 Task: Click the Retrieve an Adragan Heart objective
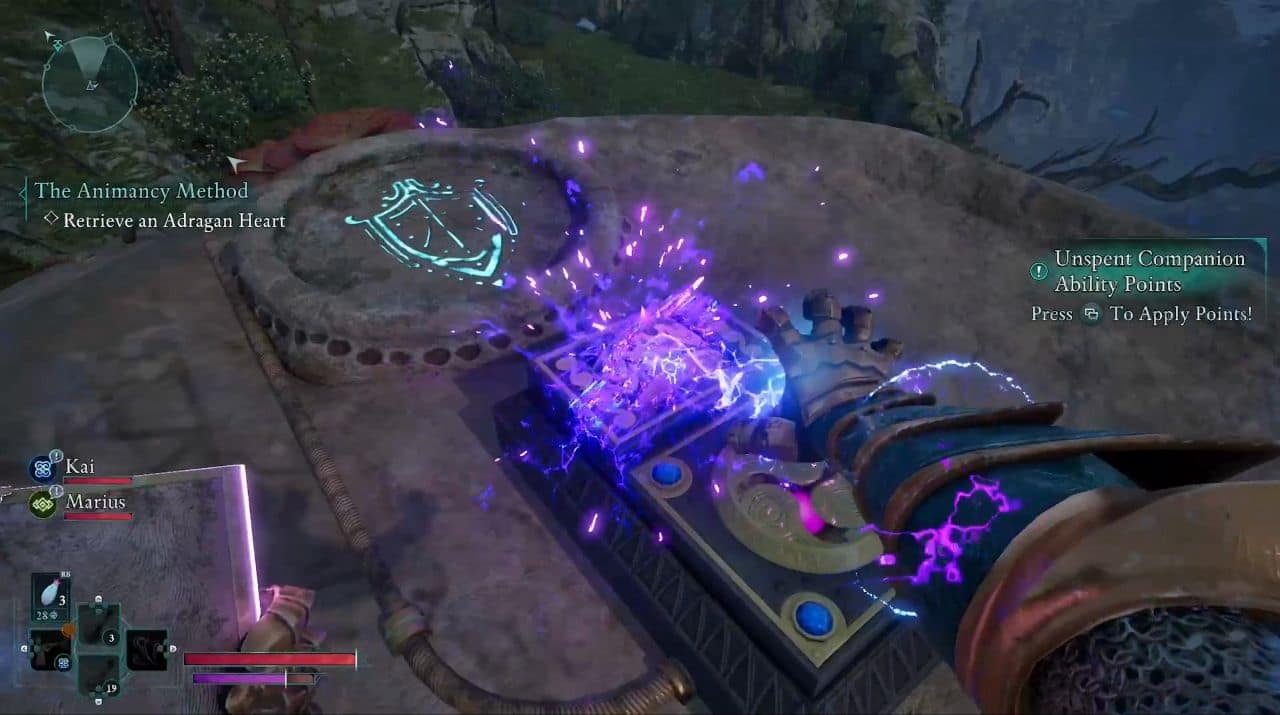click(x=174, y=221)
